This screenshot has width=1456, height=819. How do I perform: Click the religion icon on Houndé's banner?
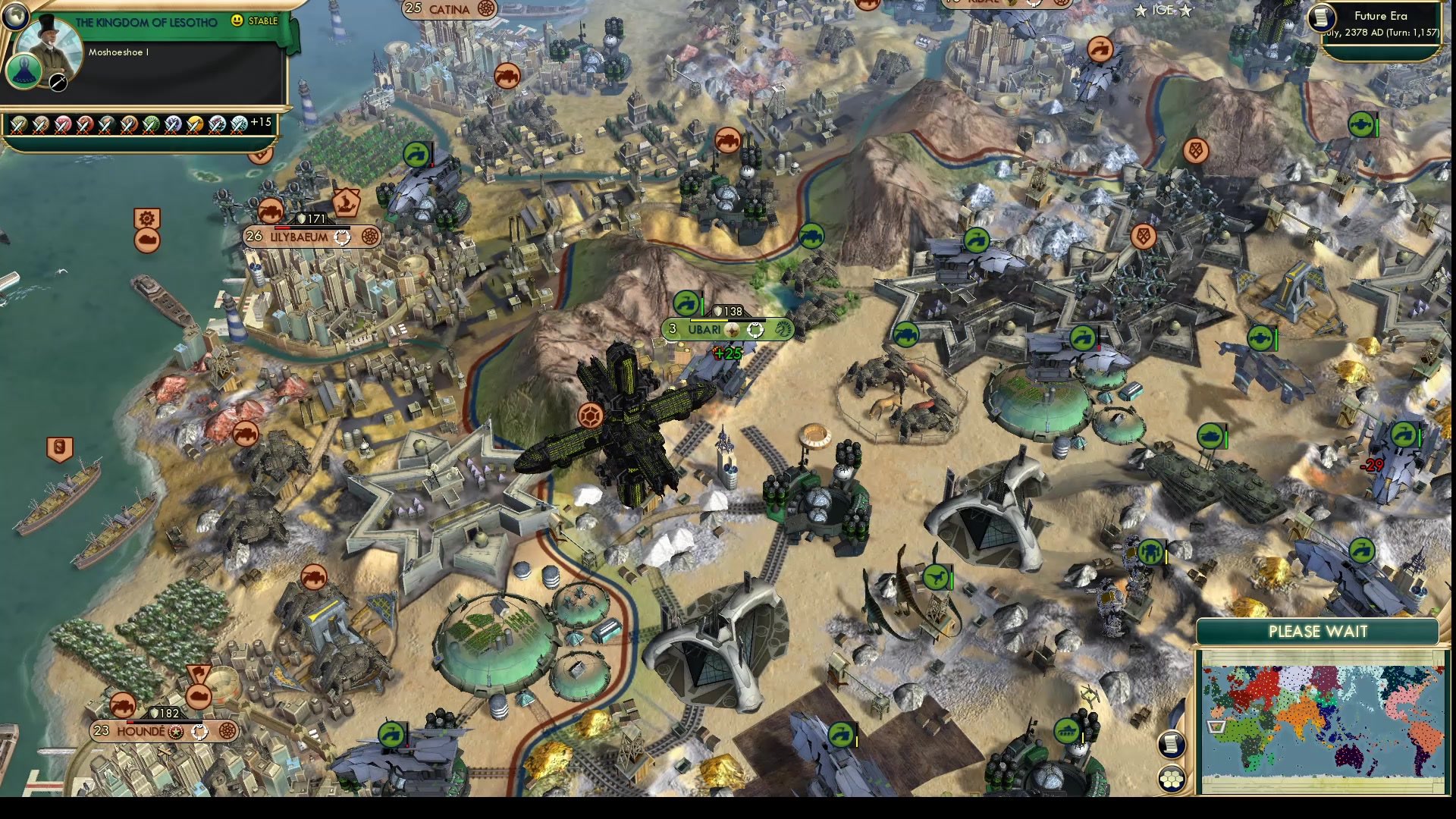pyautogui.click(x=175, y=732)
